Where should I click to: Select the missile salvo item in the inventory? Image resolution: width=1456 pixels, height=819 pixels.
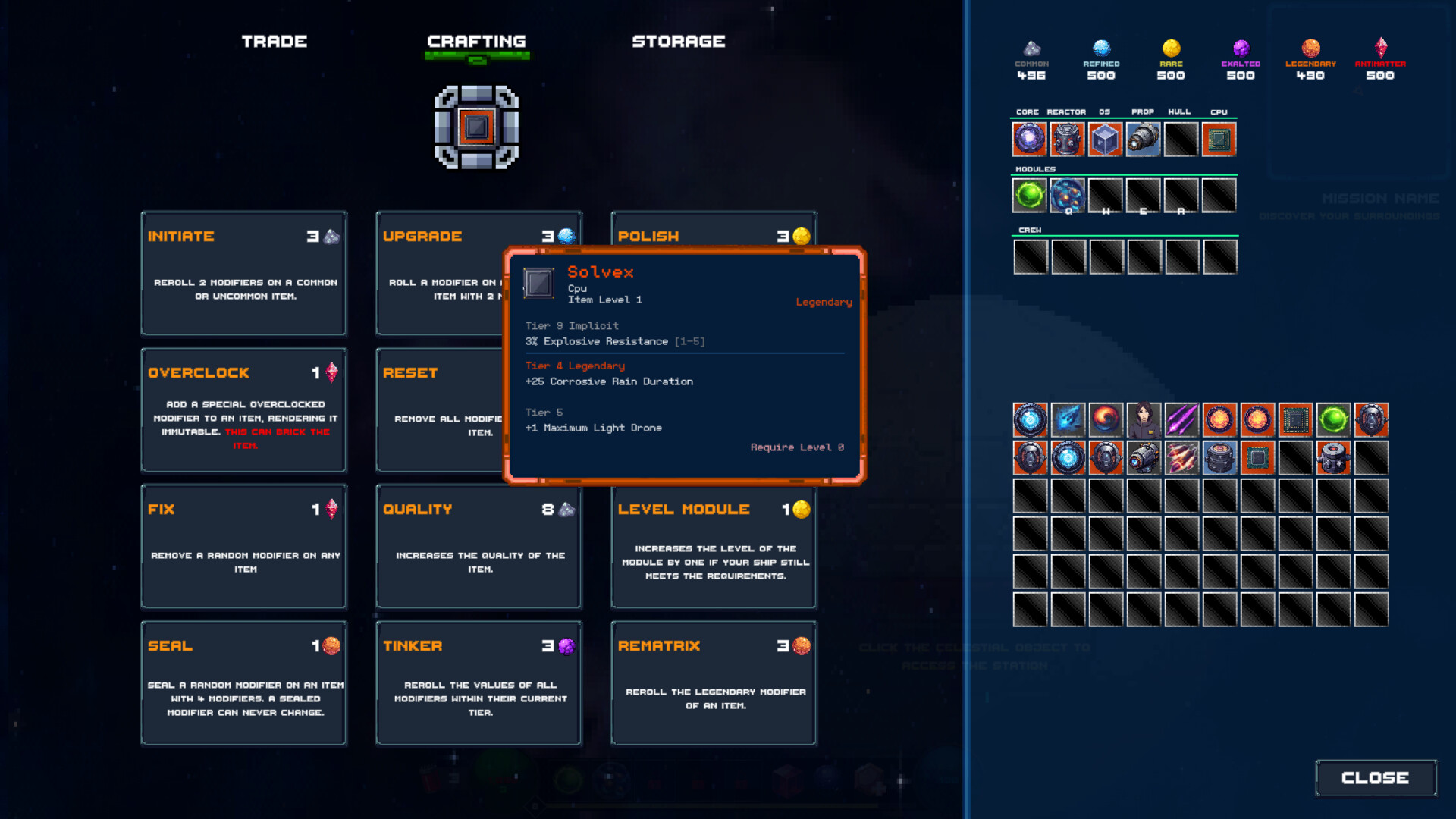click(x=1181, y=457)
